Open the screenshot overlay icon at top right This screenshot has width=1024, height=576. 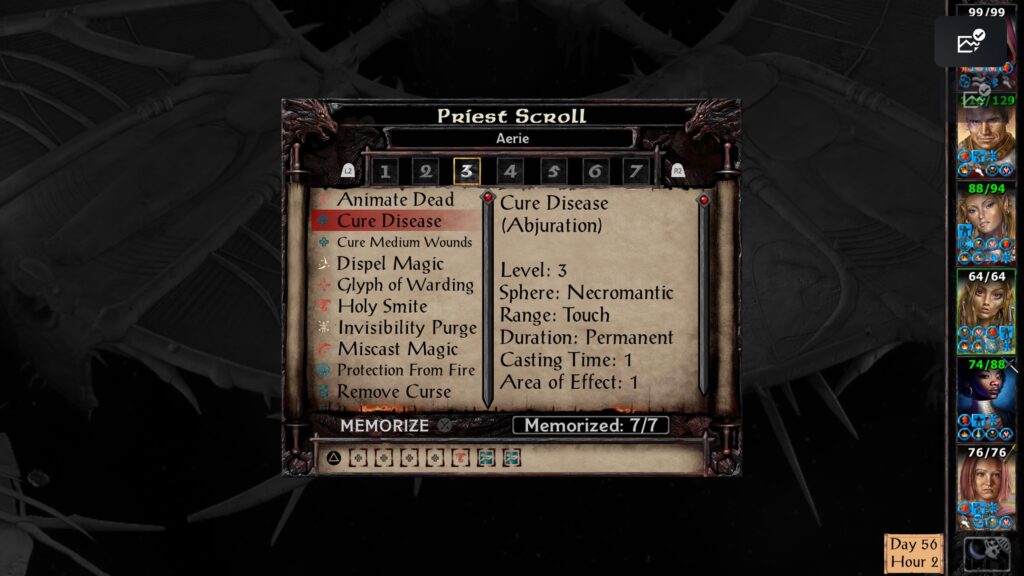click(x=970, y=42)
